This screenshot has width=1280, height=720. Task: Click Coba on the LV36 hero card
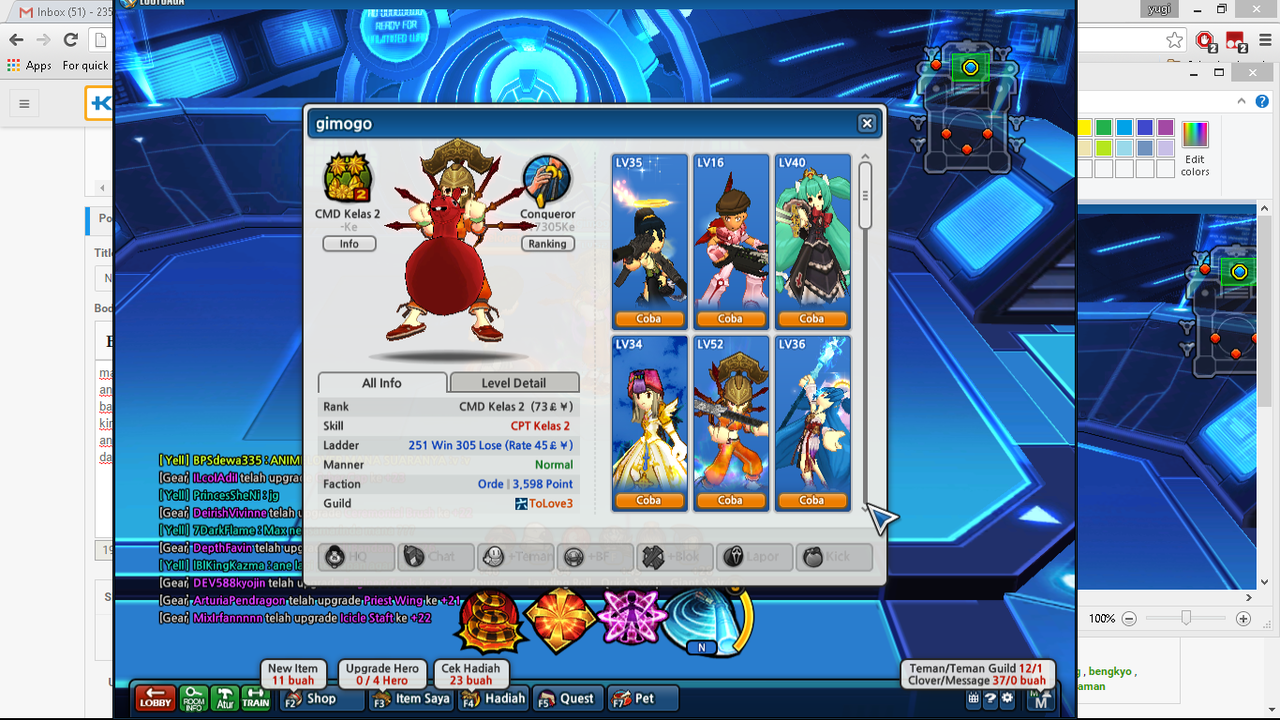[x=812, y=500]
